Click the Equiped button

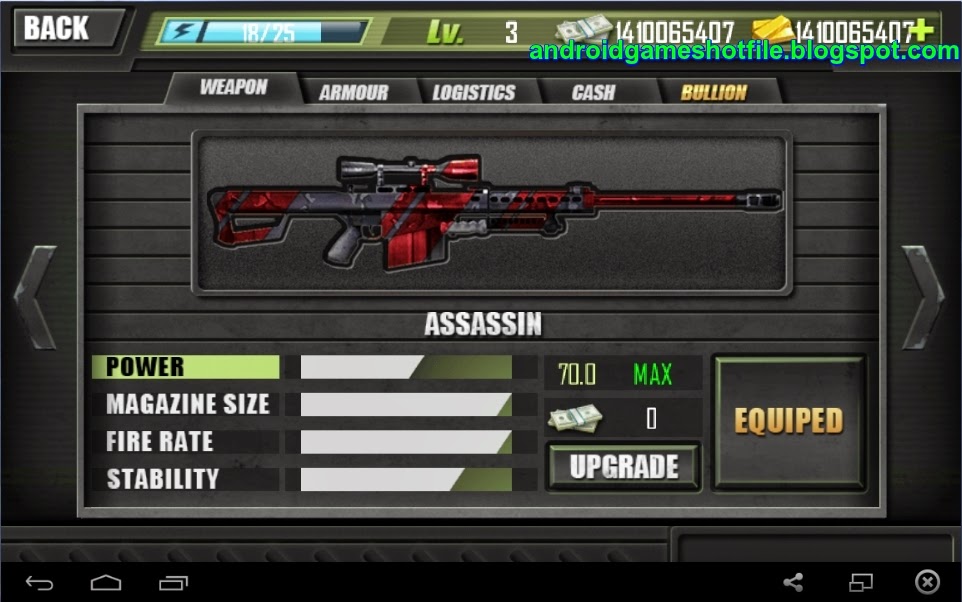coord(788,421)
